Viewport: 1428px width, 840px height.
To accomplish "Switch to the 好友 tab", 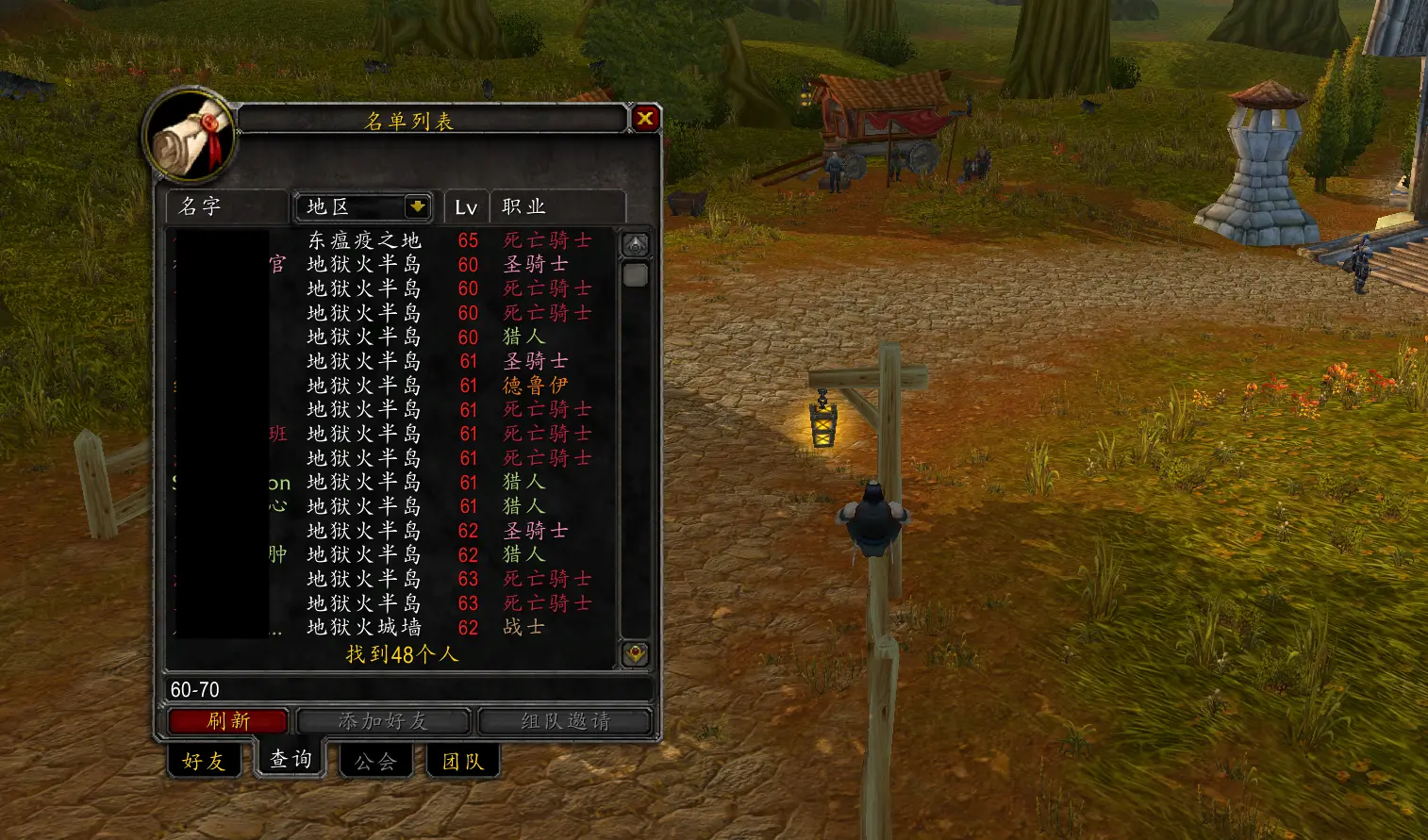I will pos(204,761).
